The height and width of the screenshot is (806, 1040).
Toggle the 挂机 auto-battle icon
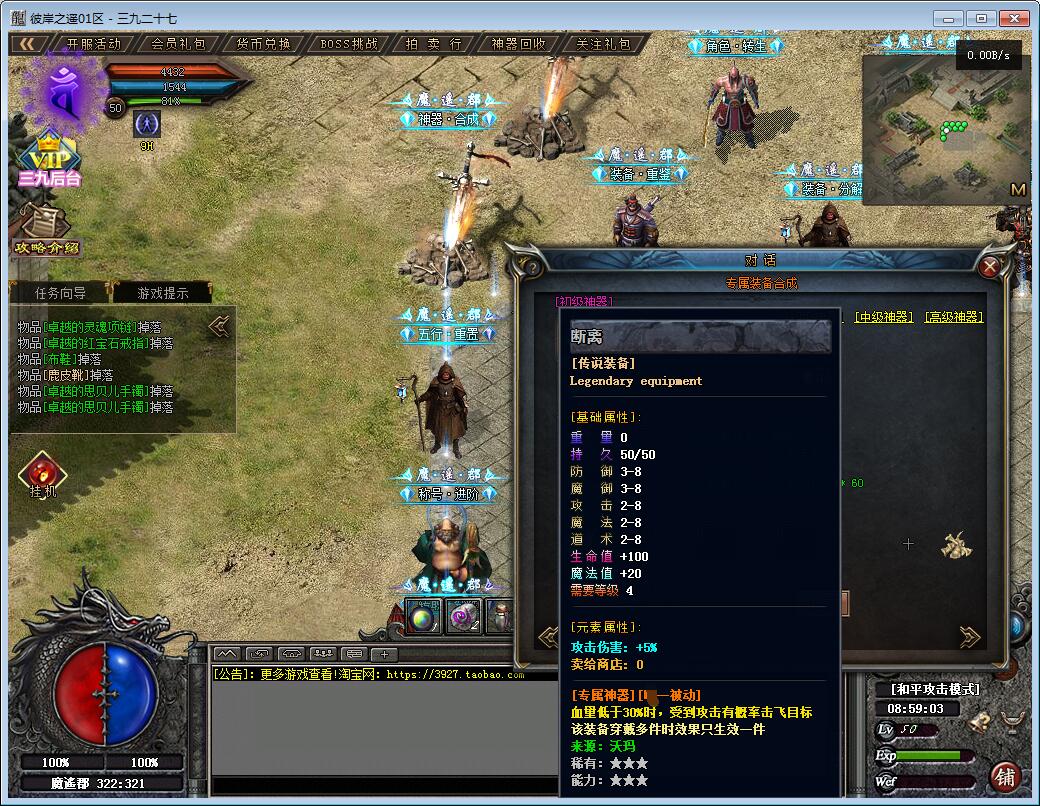(43, 476)
